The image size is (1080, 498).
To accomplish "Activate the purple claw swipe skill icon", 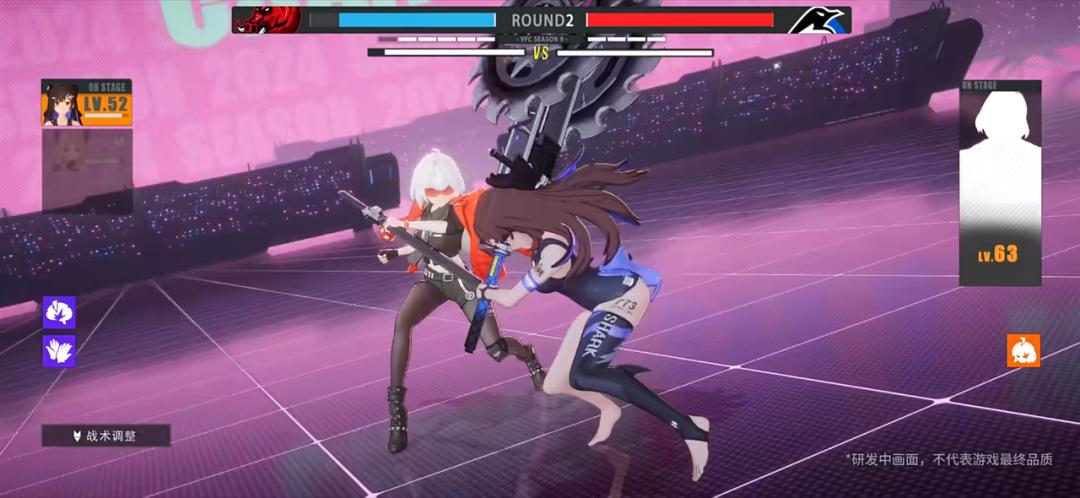I will point(59,313).
